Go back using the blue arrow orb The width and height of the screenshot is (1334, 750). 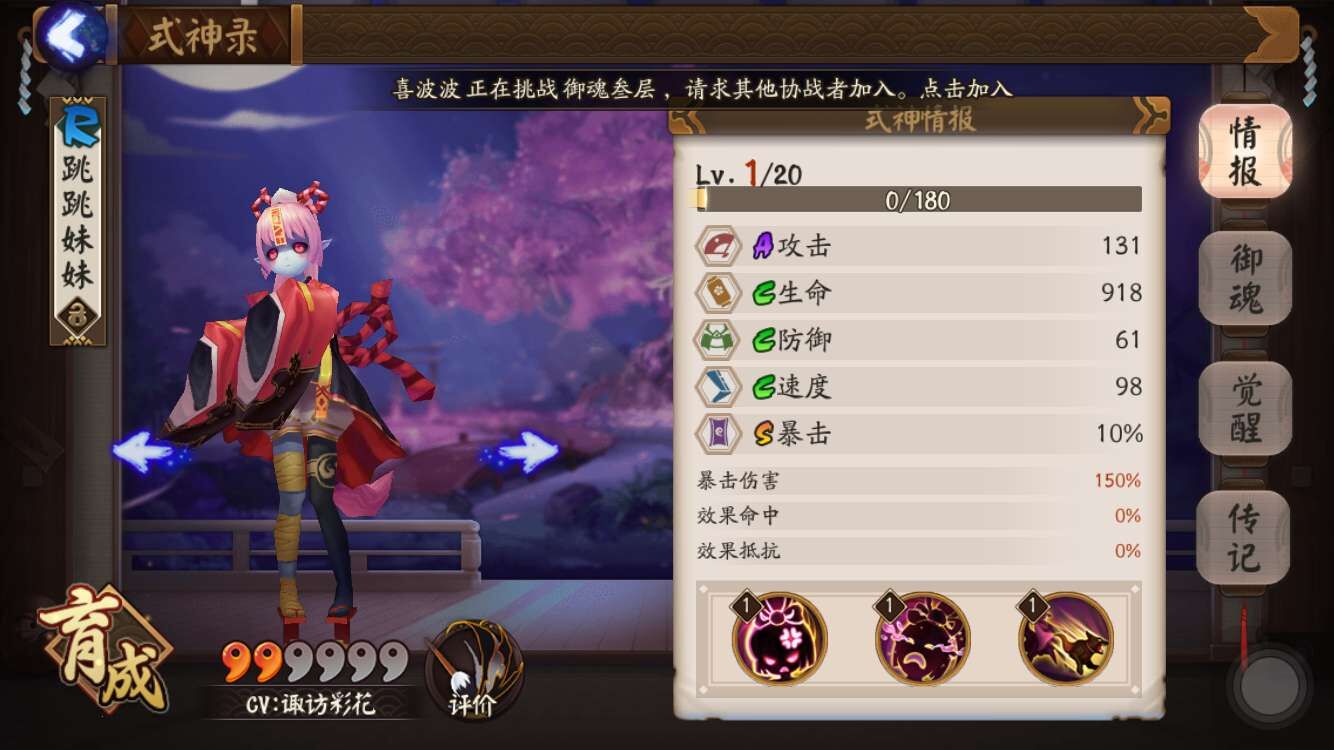pos(68,35)
